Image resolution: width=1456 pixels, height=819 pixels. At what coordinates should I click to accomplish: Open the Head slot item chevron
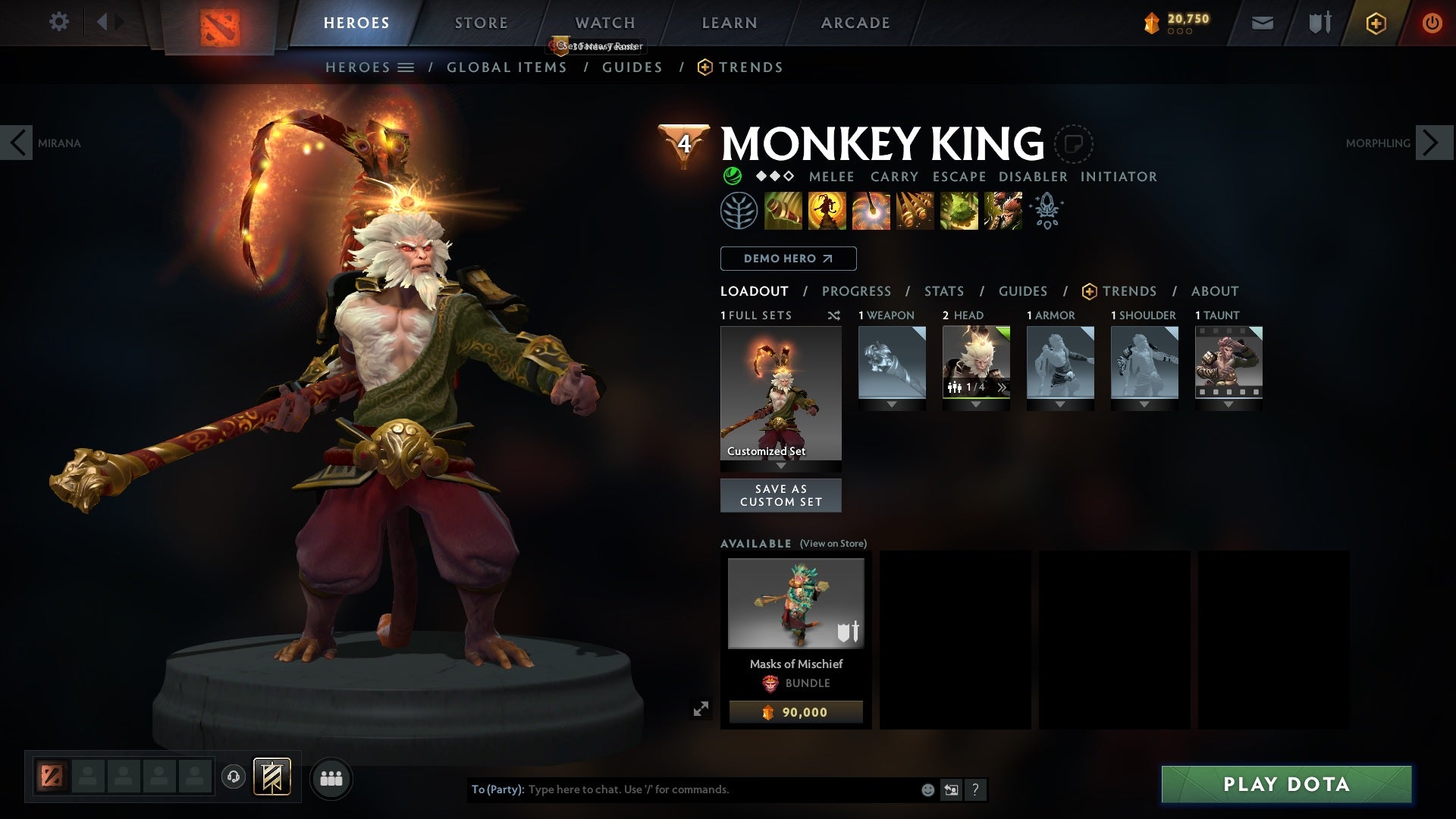[x=1003, y=388]
